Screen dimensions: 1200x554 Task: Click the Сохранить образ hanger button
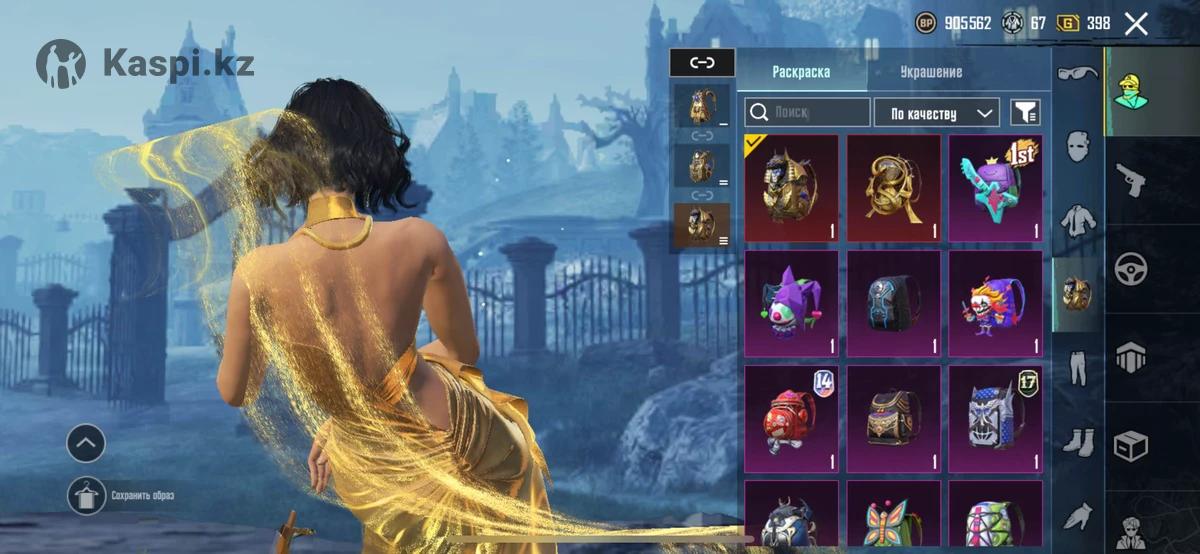tap(86, 496)
